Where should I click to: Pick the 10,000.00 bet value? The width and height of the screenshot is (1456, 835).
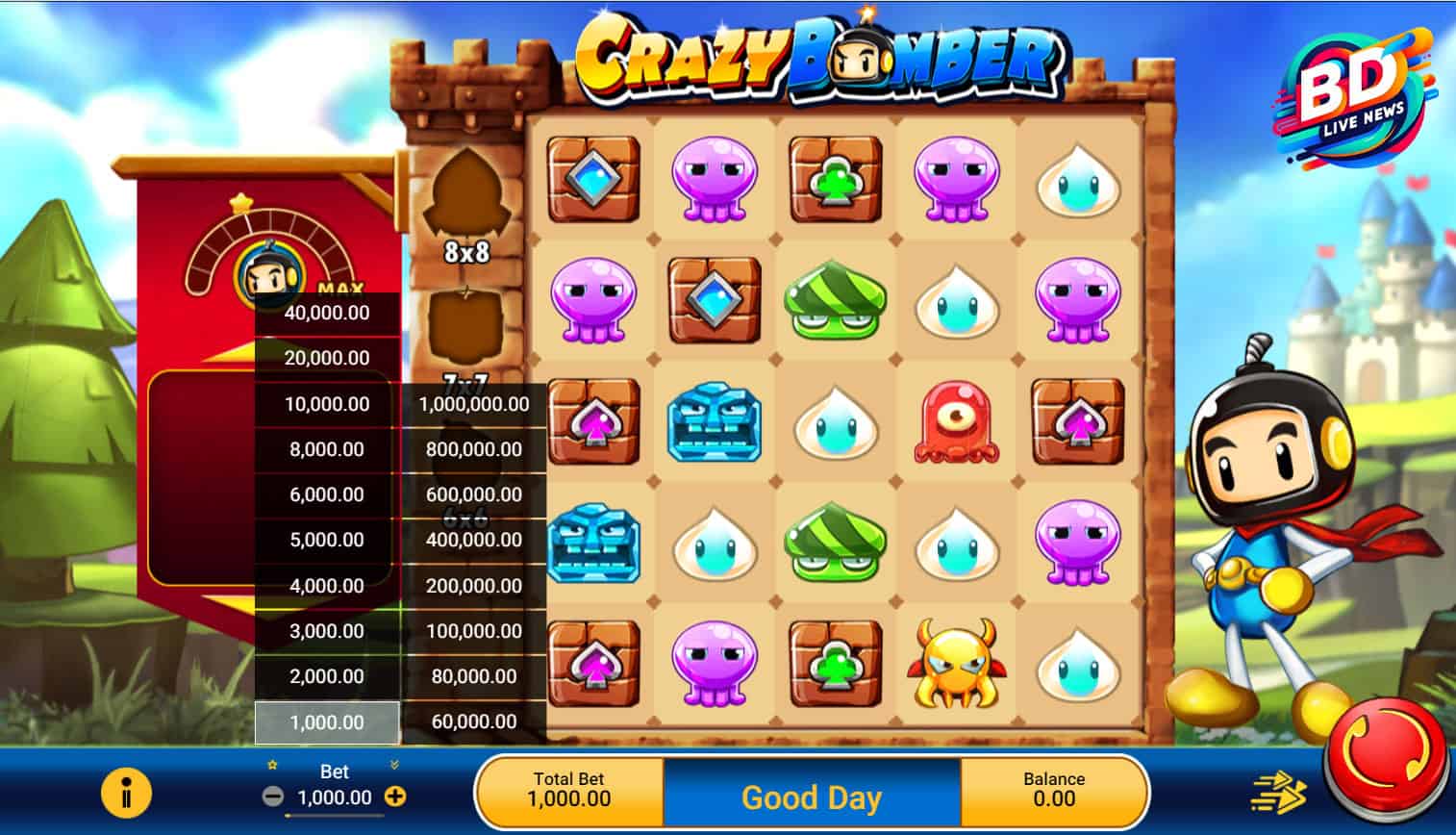(327, 404)
